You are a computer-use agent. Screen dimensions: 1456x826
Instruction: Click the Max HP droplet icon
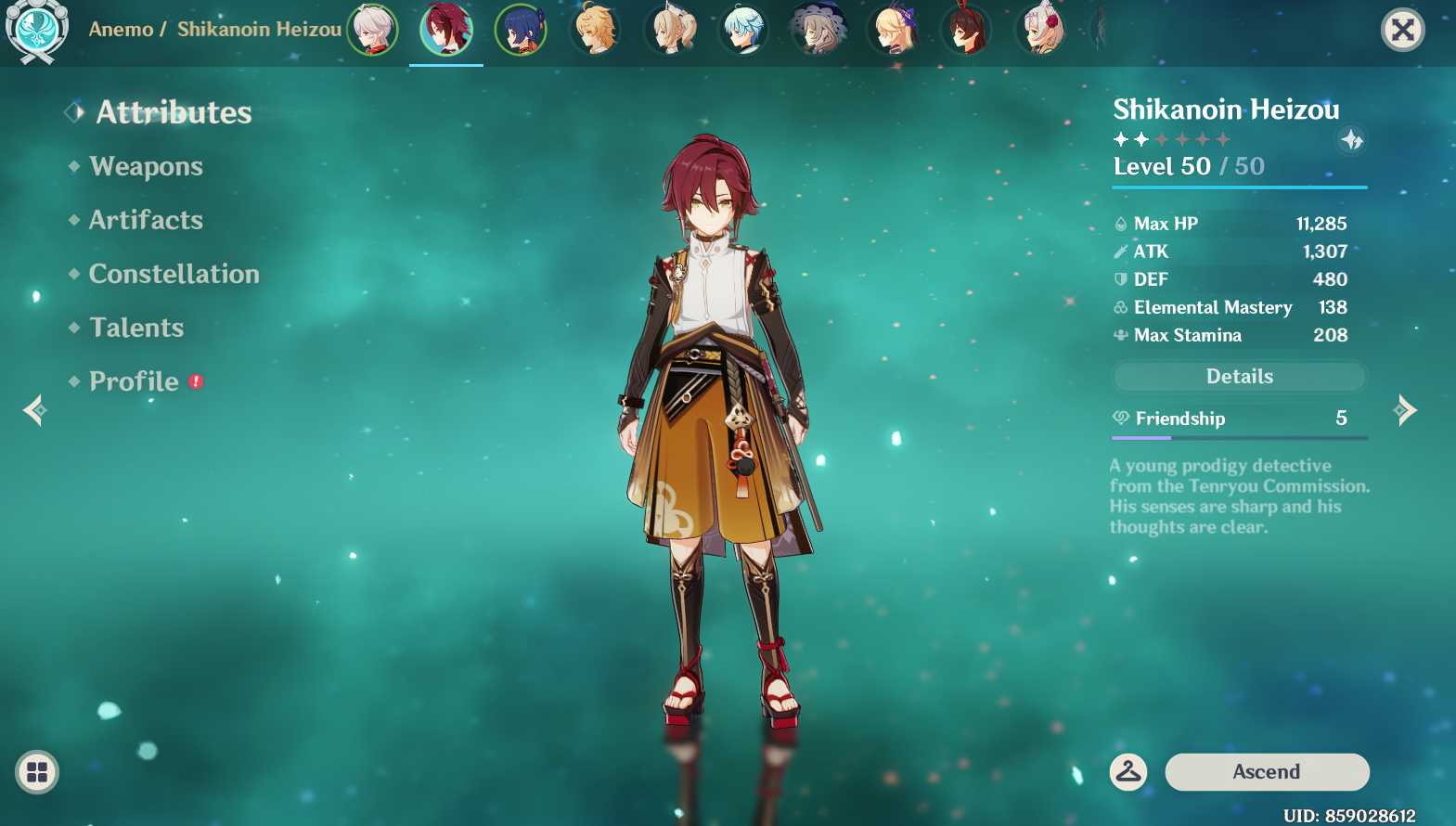tap(1120, 223)
